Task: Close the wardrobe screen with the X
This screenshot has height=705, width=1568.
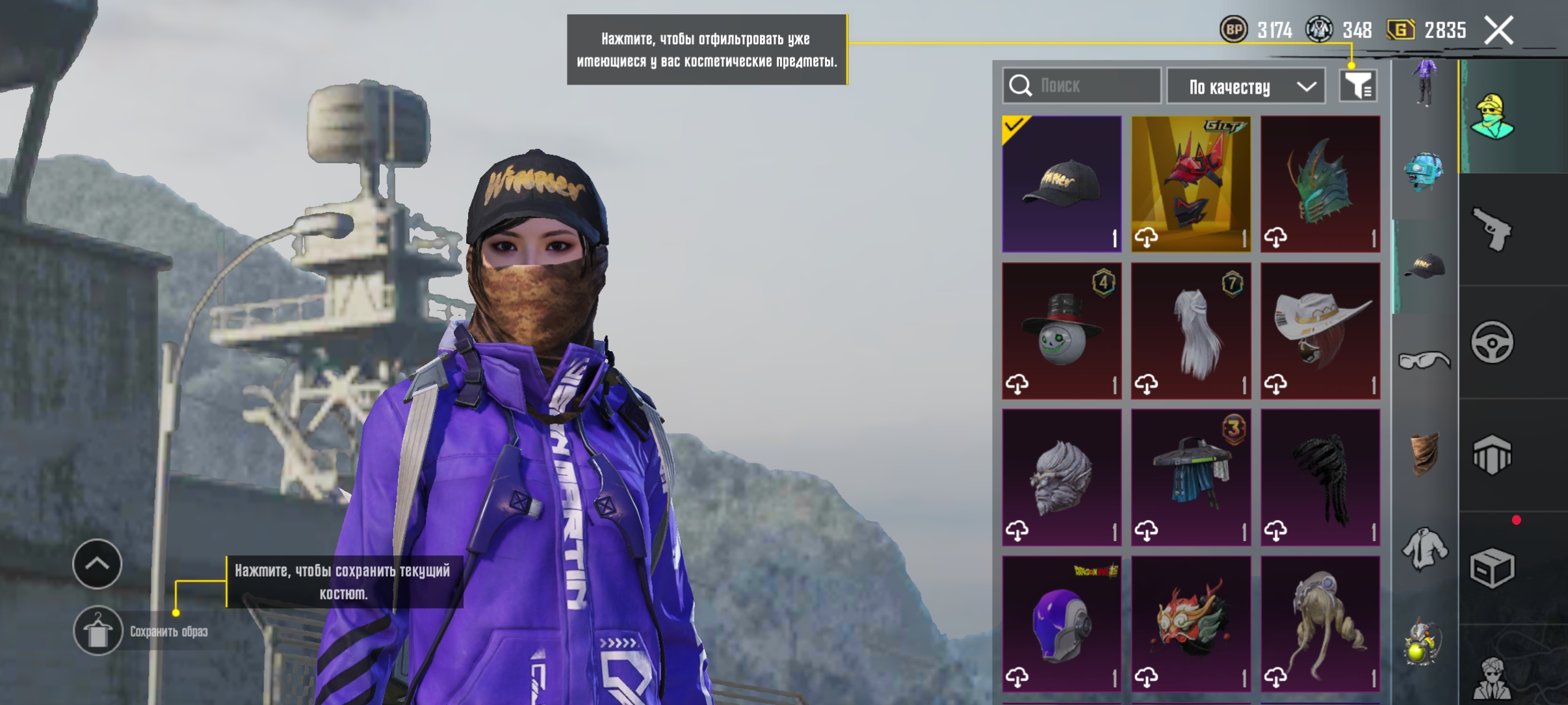Action: point(1499,31)
